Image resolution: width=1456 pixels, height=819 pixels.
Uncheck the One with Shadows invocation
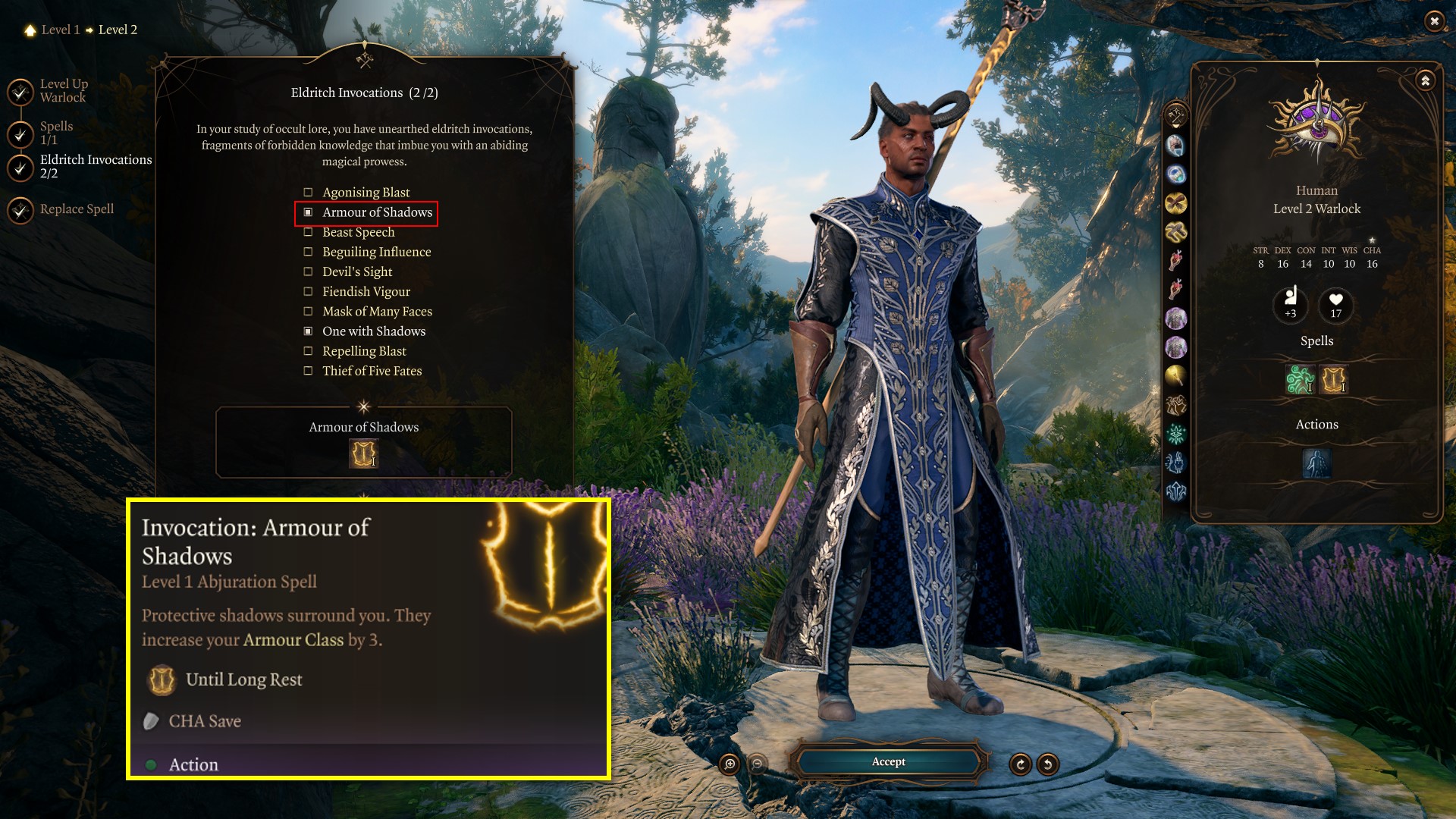pos(309,331)
